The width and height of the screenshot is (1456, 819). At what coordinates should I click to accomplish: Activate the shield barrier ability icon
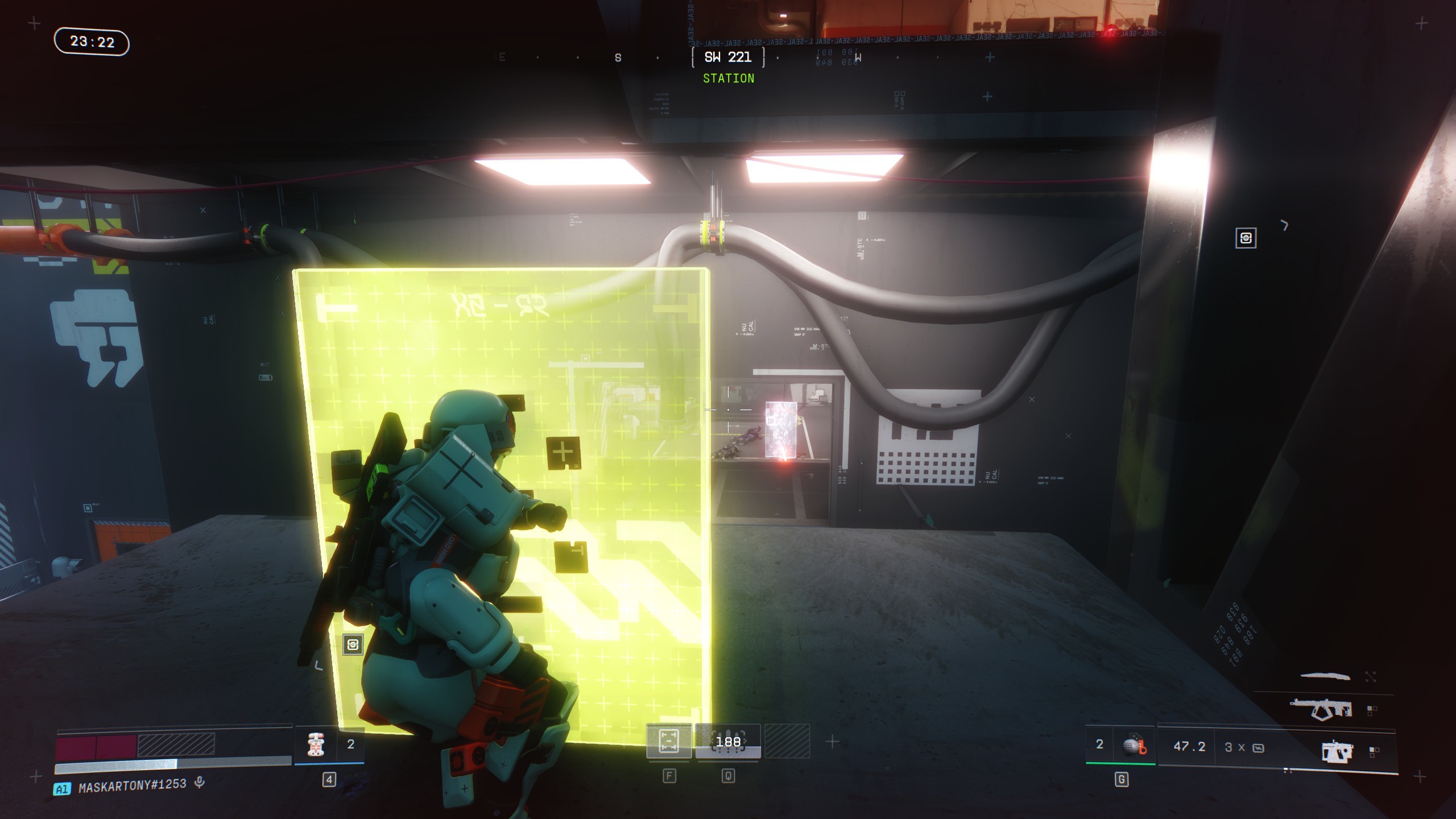(668, 741)
